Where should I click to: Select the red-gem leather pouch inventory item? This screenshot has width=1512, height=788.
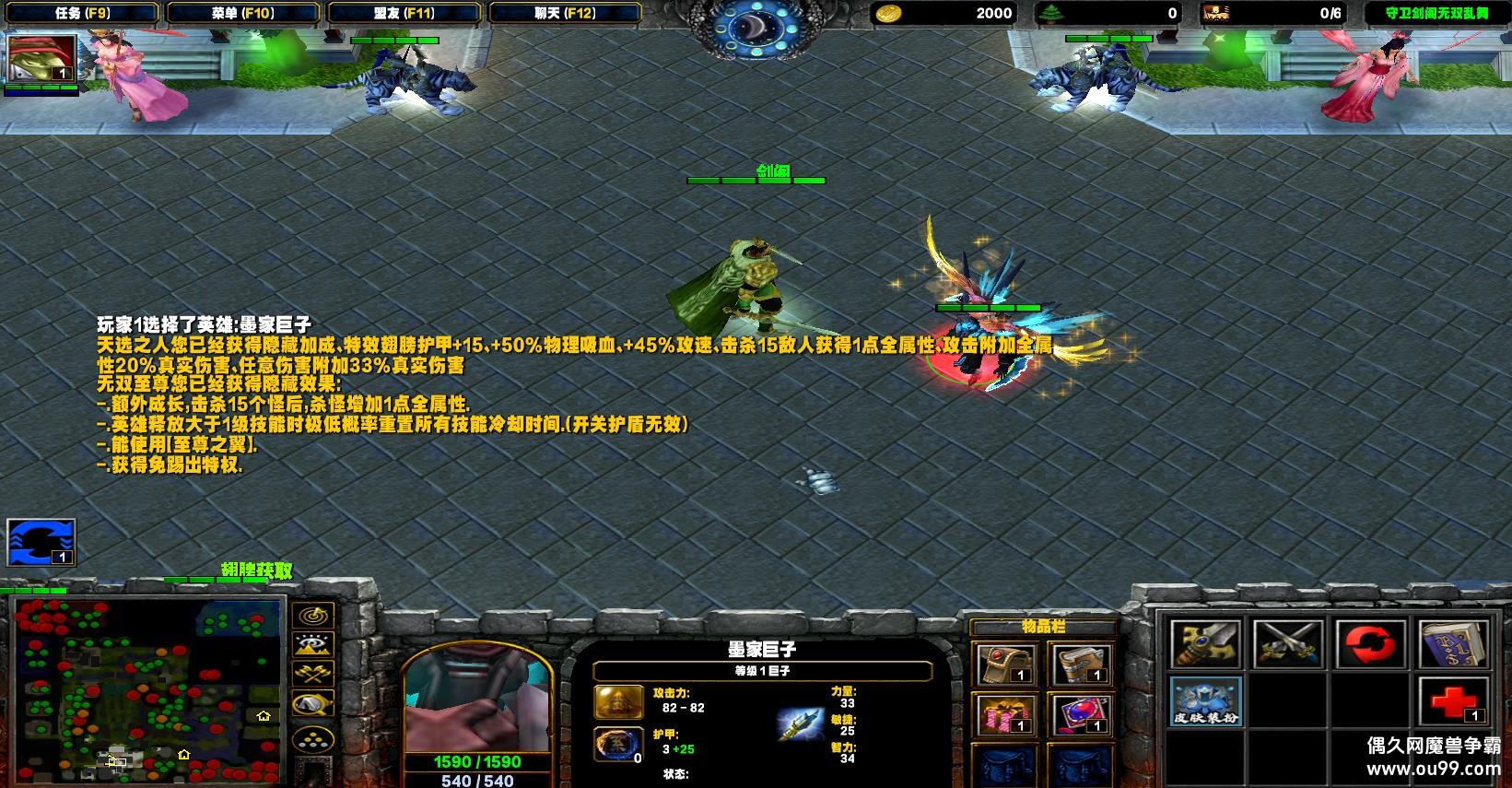tap(1006, 665)
